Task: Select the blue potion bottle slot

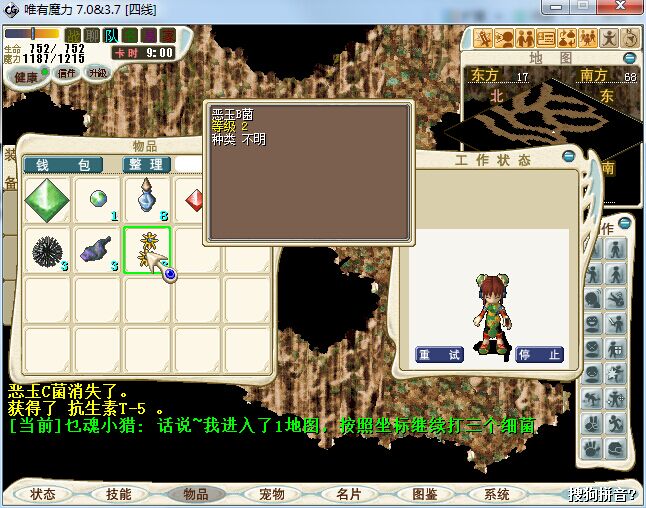Action: pos(147,199)
